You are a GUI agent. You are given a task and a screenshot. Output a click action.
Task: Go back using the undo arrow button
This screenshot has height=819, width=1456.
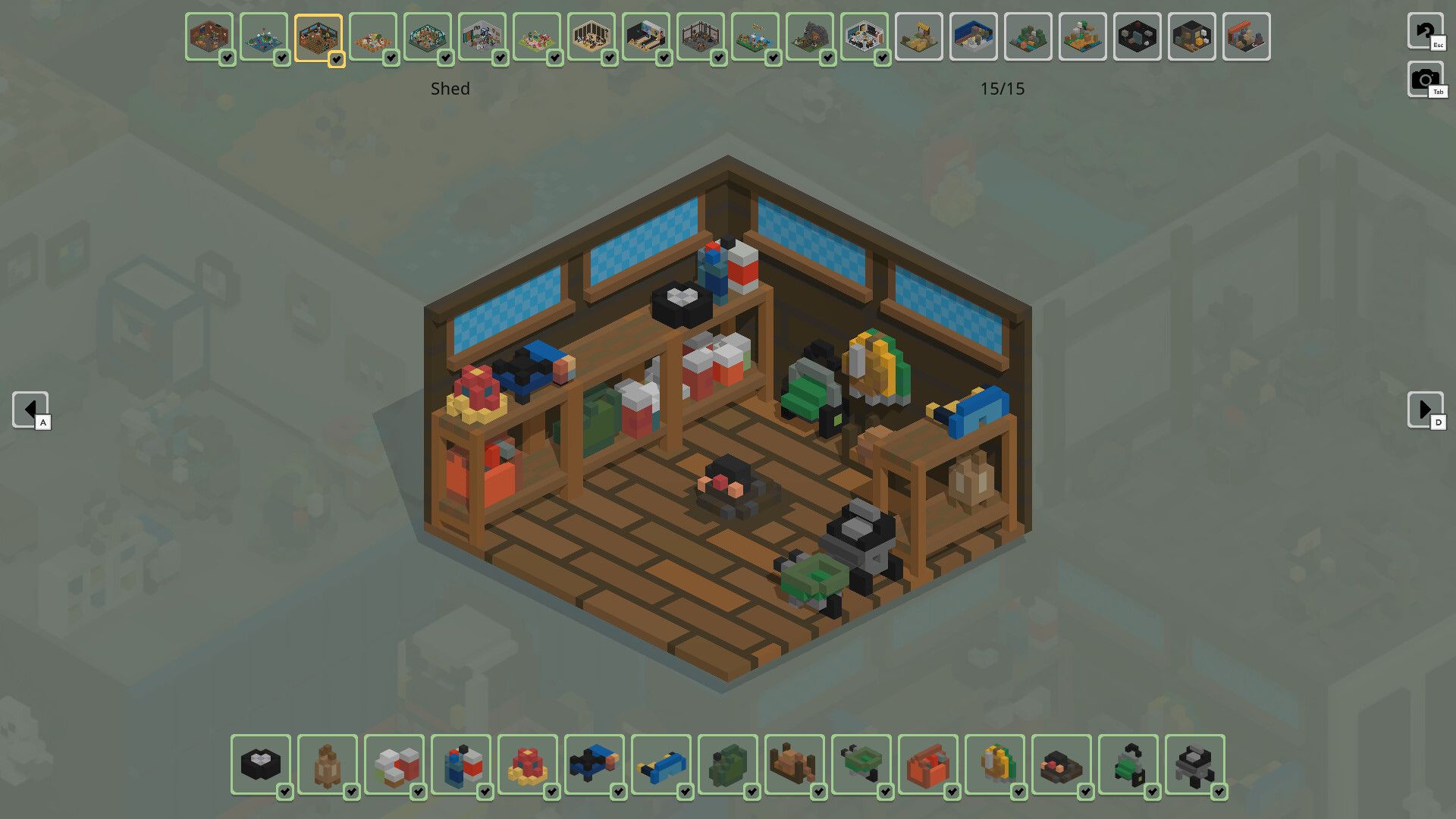(1424, 32)
